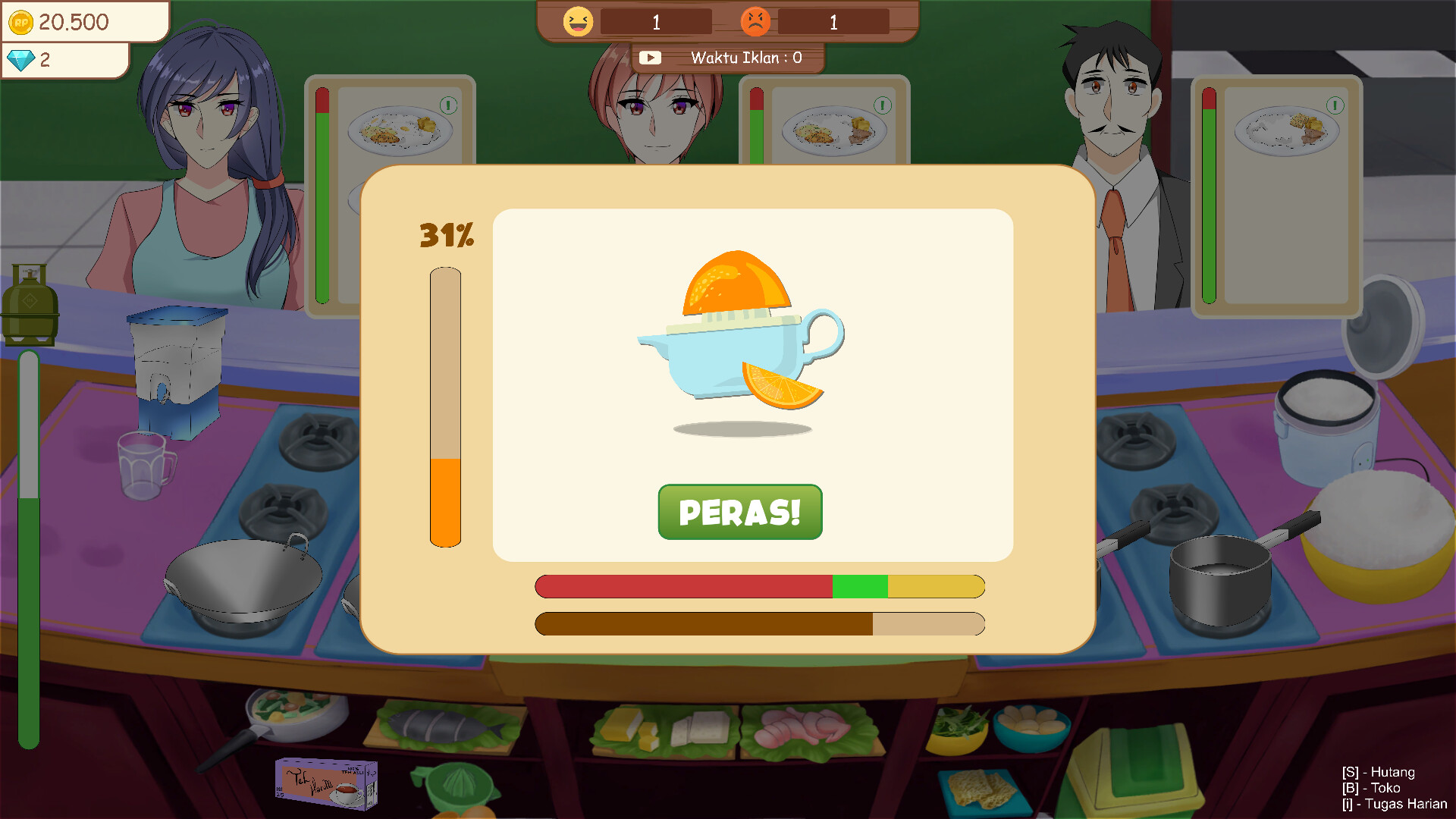Click the green zone of the timing bar
The height and width of the screenshot is (819, 1456).
[861, 586]
